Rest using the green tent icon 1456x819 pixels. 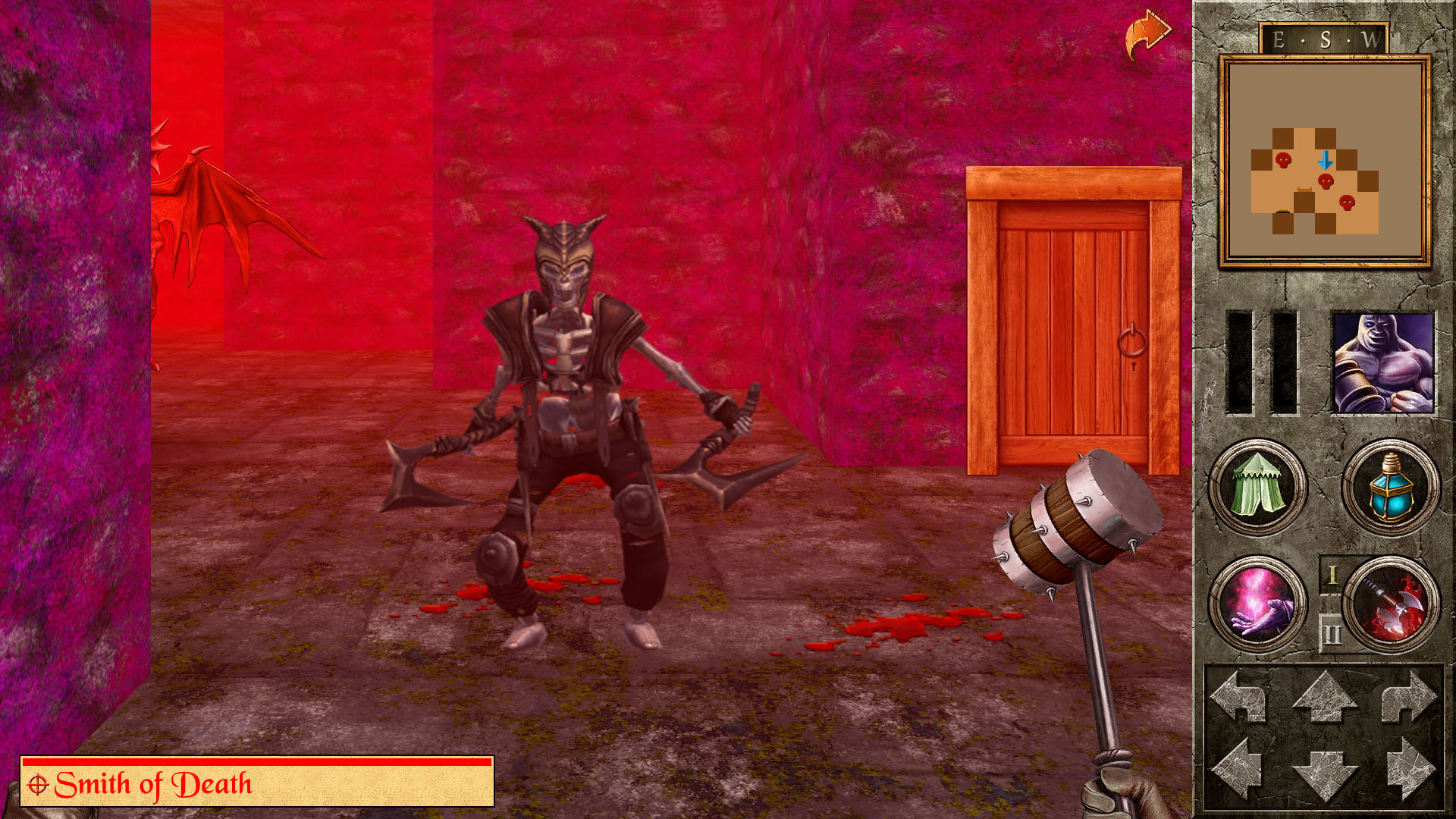(1257, 488)
